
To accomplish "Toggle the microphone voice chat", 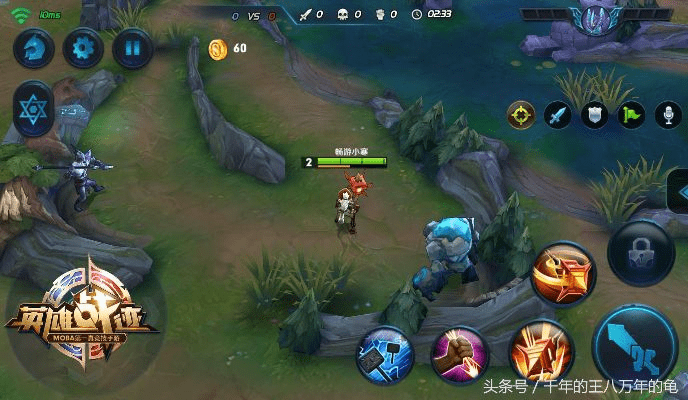I will (667, 115).
